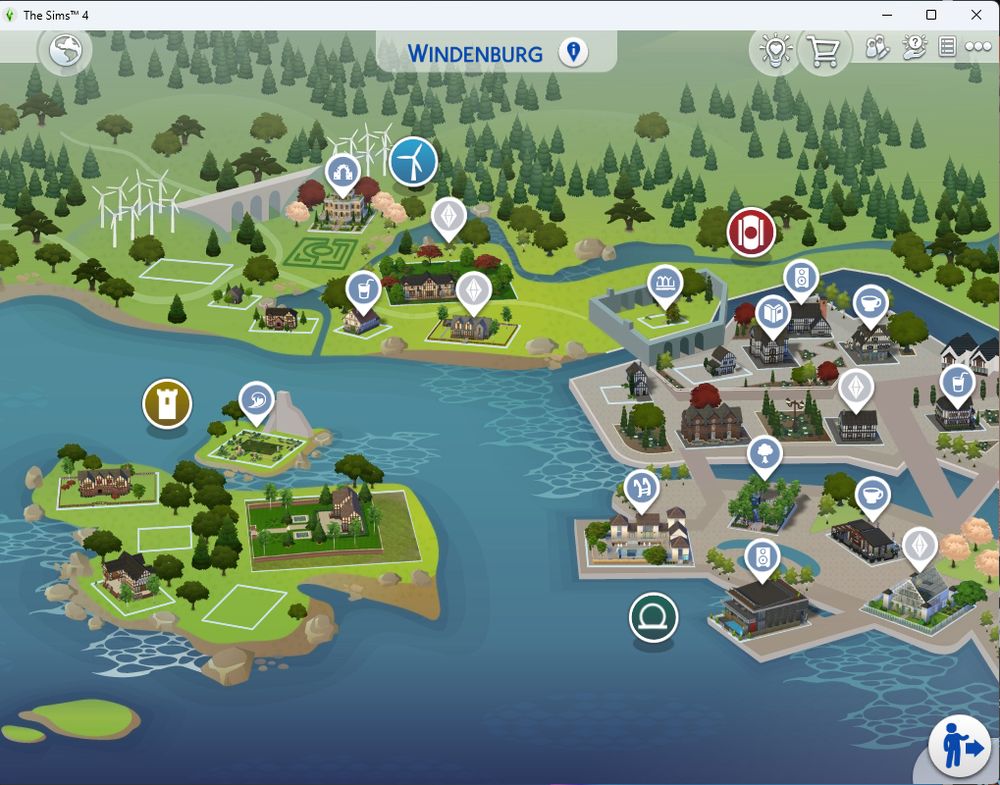The height and width of the screenshot is (785, 1000).
Task: Choose the library lot book marker
Action: click(772, 315)
